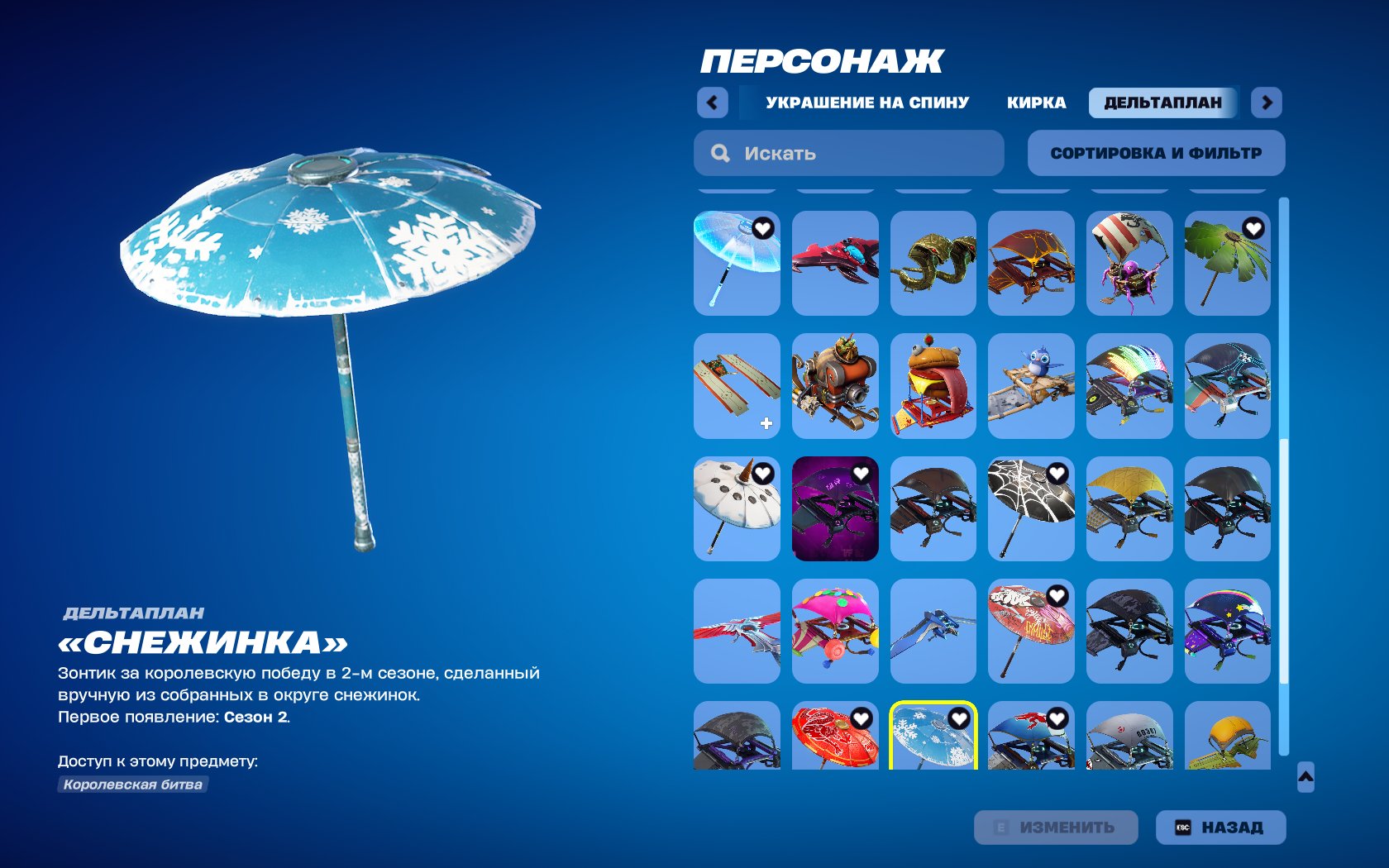The height and width of the screenshot is (868, 1389).
Task: Toggle favorite heart on the purple glider
Action: (x=862, y=475)
